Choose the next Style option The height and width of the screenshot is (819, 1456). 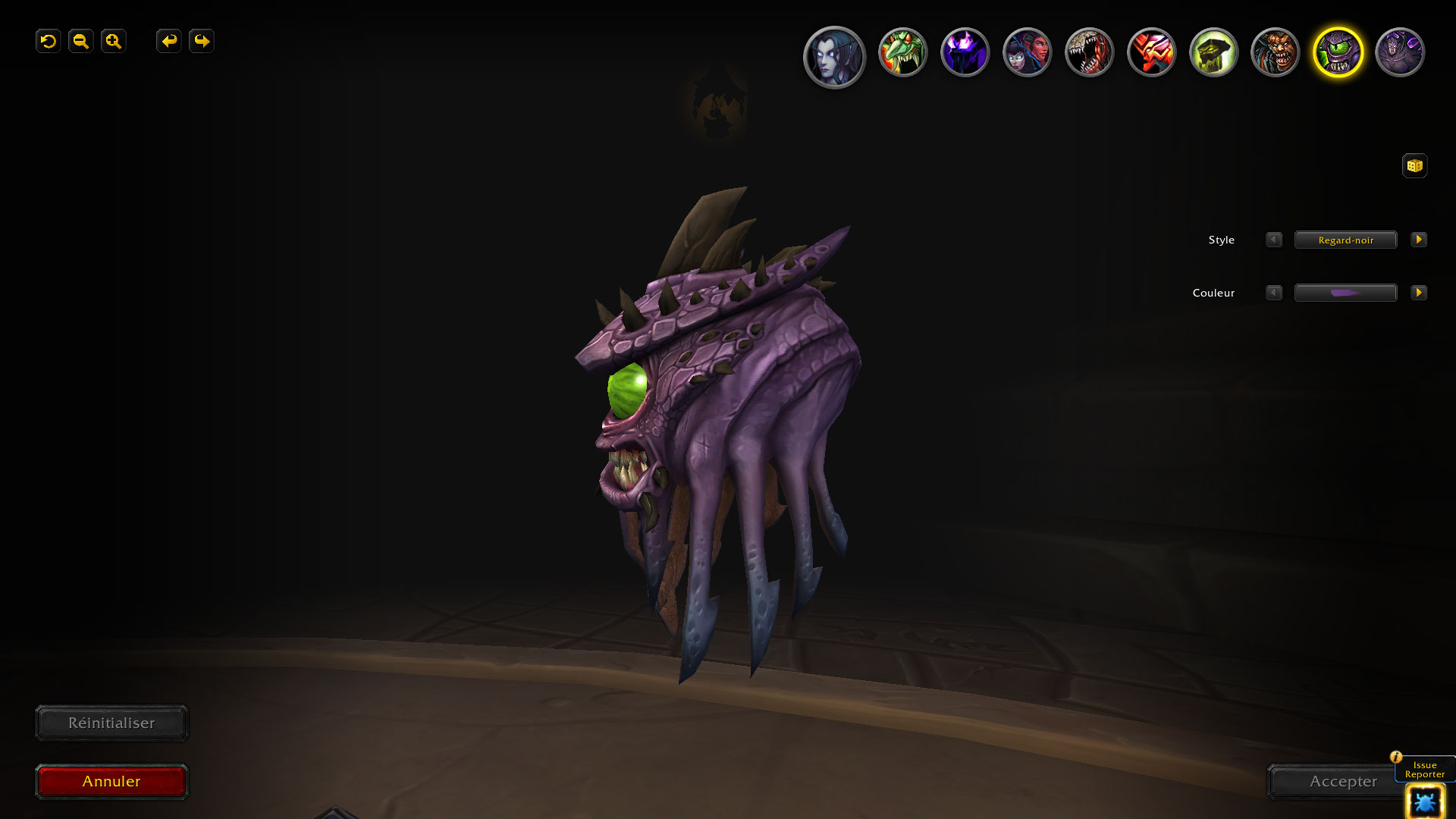point(1419,240)
